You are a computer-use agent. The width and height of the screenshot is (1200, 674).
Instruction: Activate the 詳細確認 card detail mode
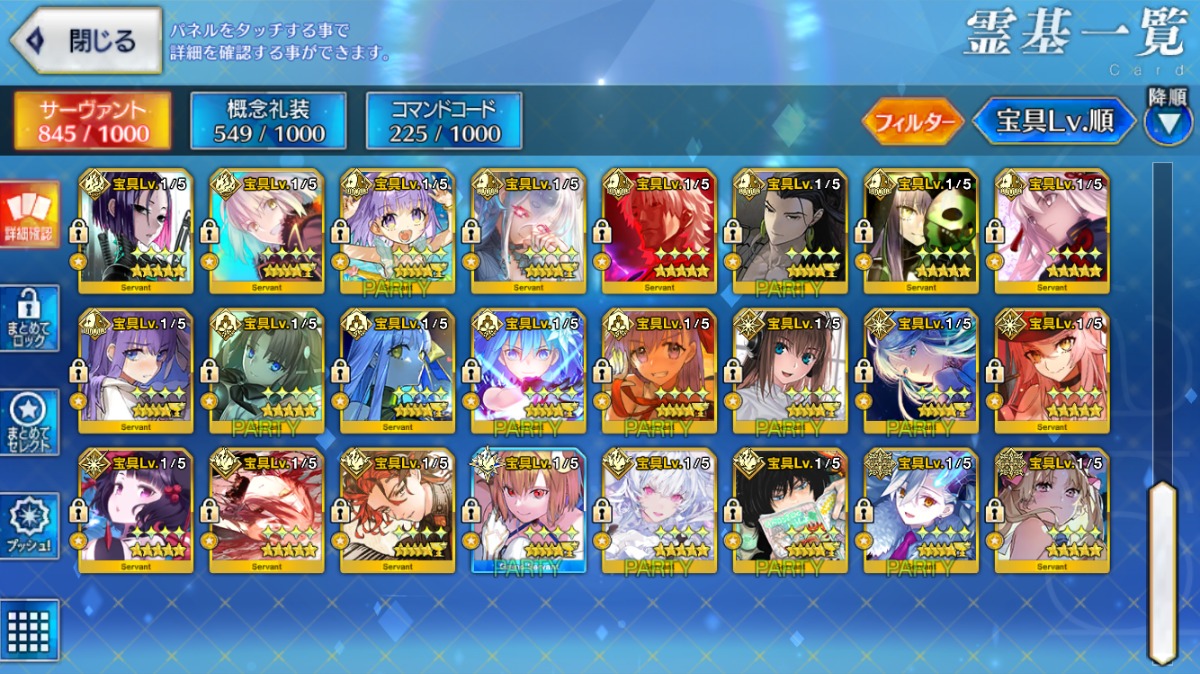point(29,215)
